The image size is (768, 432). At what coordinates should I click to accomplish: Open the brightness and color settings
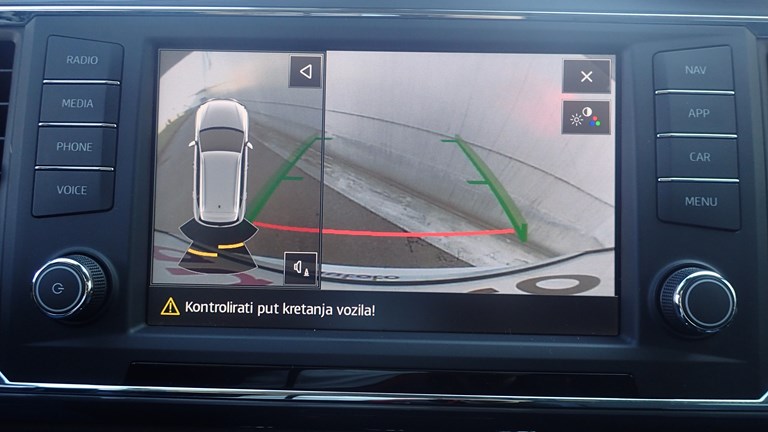coord(586,118)
